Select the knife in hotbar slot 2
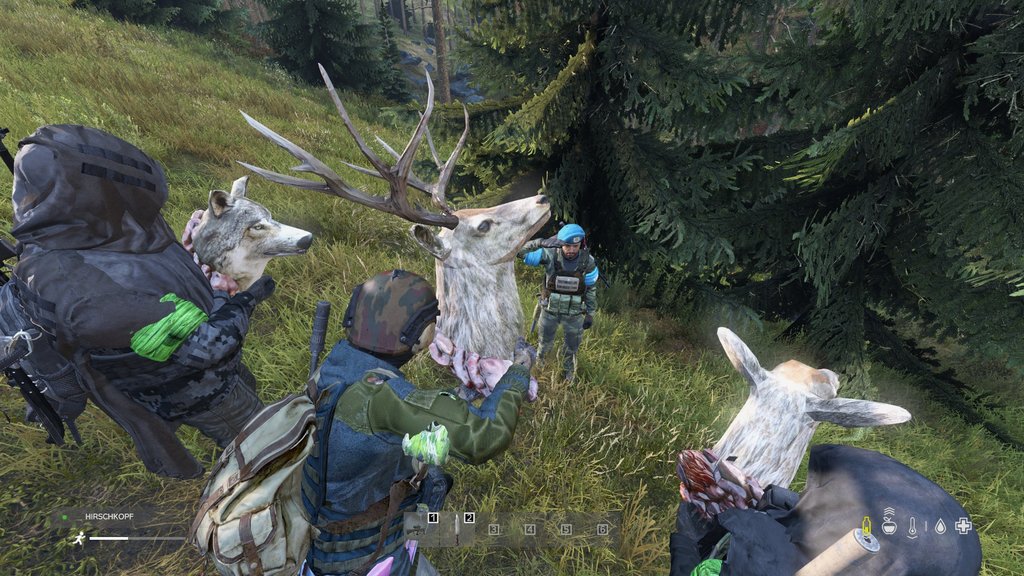1024x576 pixels. coord(459,528)
